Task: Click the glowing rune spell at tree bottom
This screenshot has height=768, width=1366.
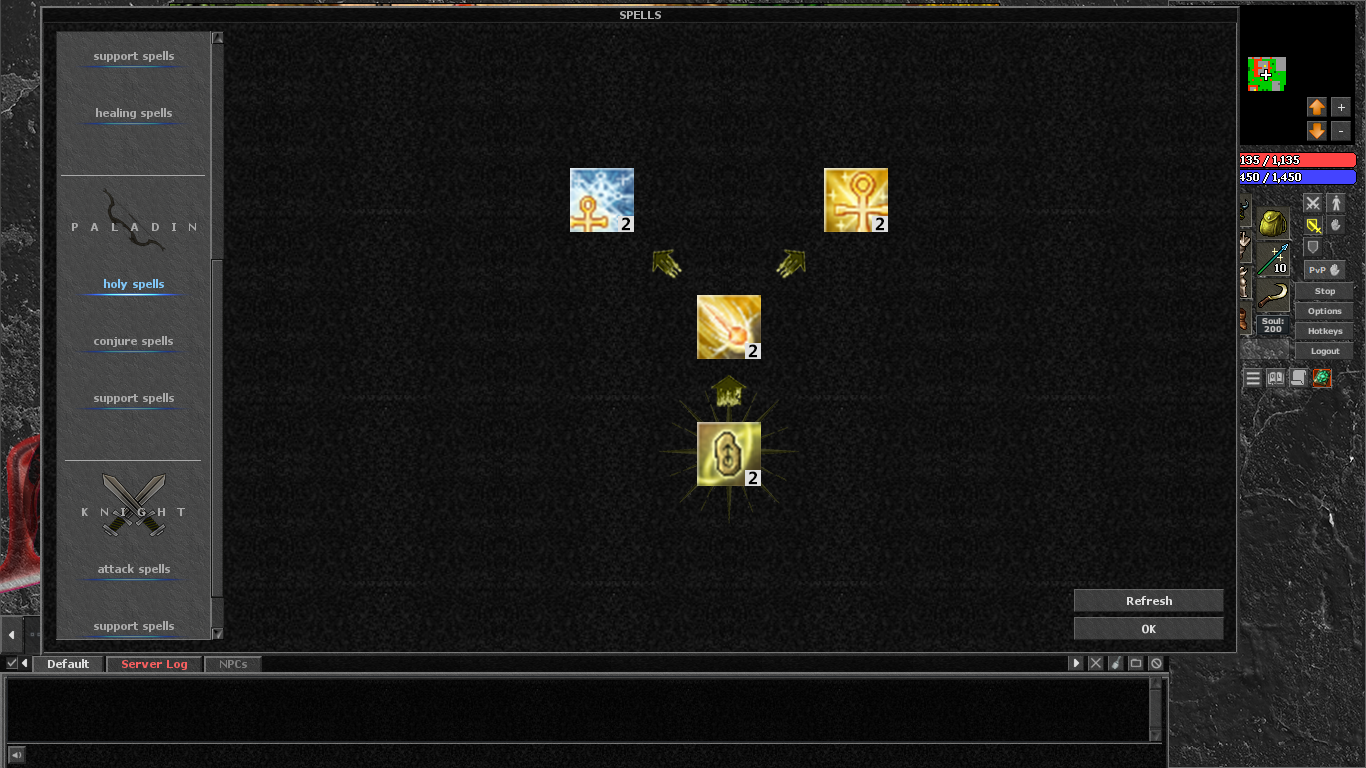Action: coord(728,451)
